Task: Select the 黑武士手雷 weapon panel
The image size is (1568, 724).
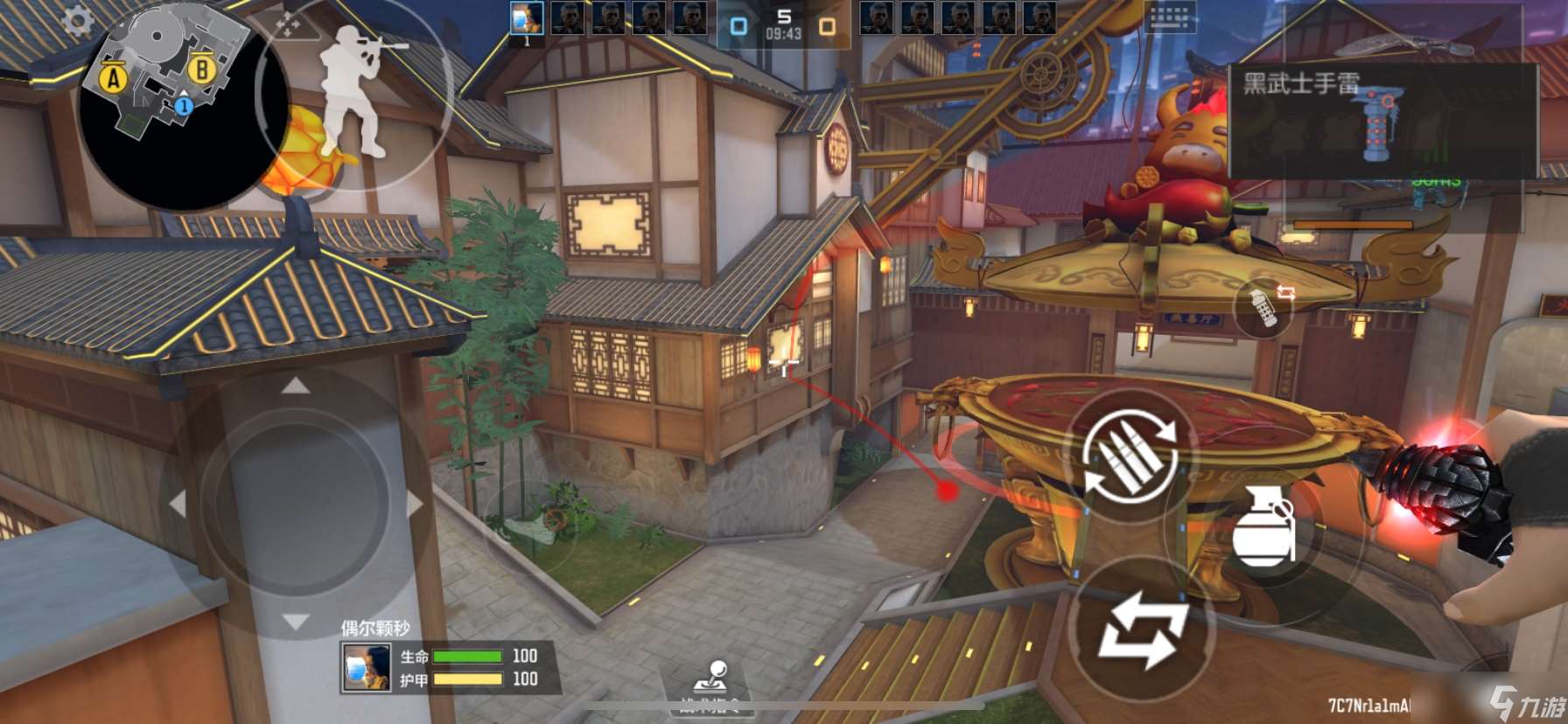Action: (1382, 121)
